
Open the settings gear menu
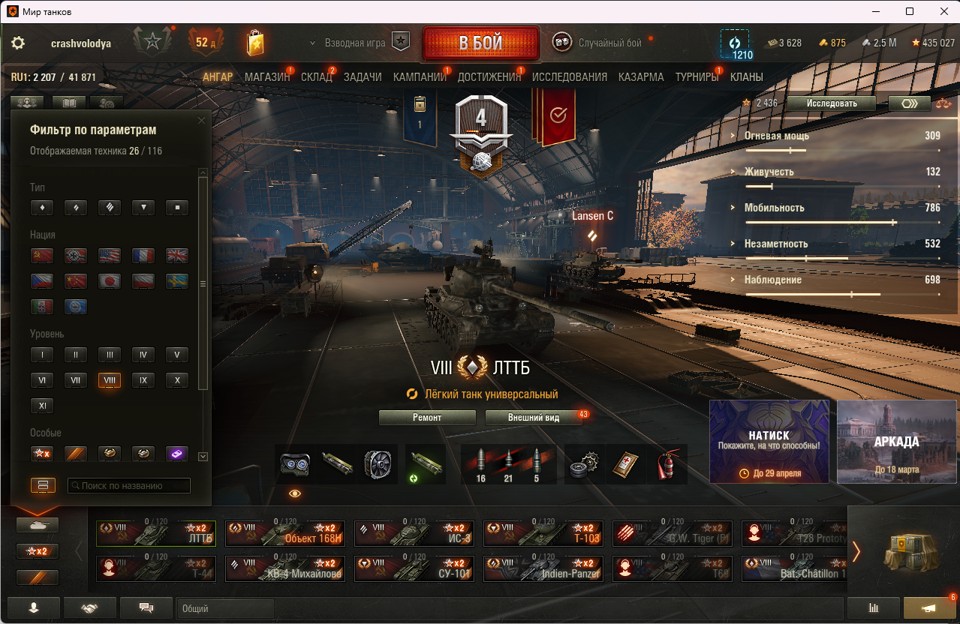(x=18, y=44)
